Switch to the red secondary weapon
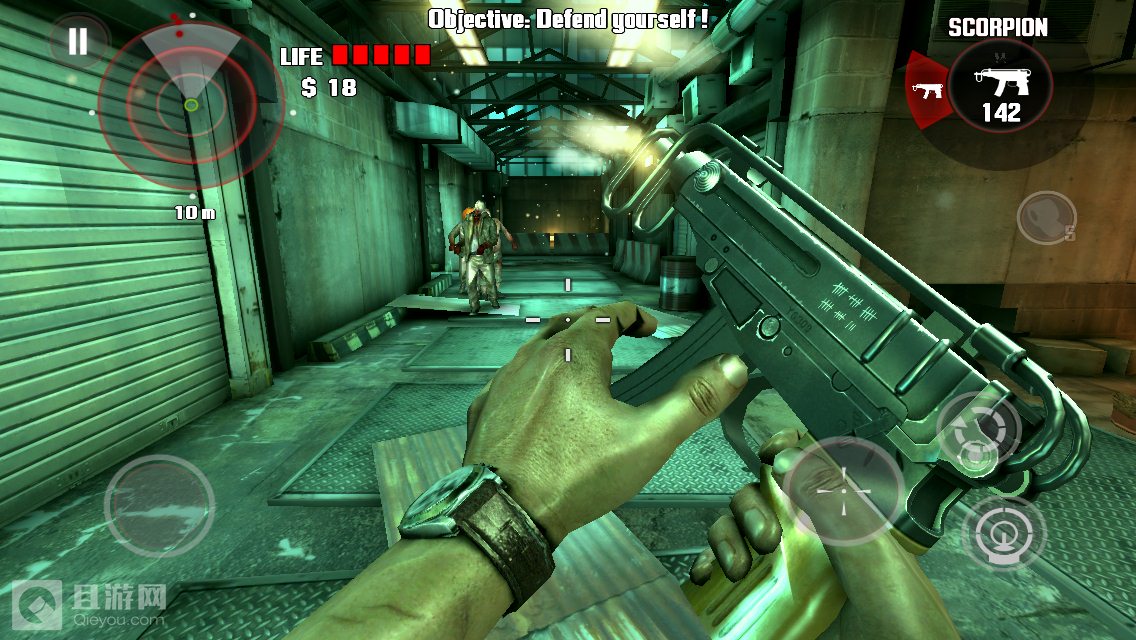This screenshot has height=640, width=1136. [929, 91]
